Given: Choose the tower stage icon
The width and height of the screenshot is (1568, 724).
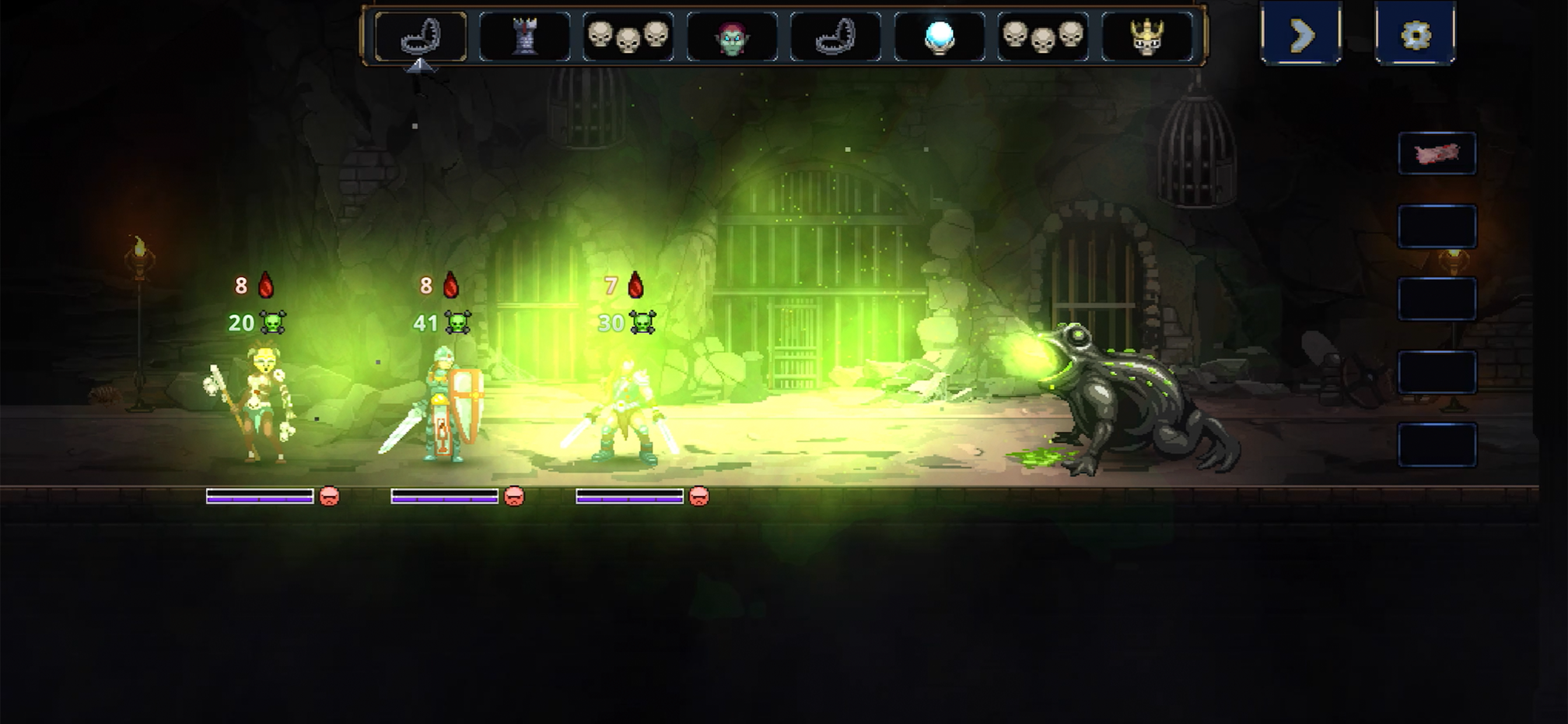Looking at the screenshot, I should click(x=524, y=37).
